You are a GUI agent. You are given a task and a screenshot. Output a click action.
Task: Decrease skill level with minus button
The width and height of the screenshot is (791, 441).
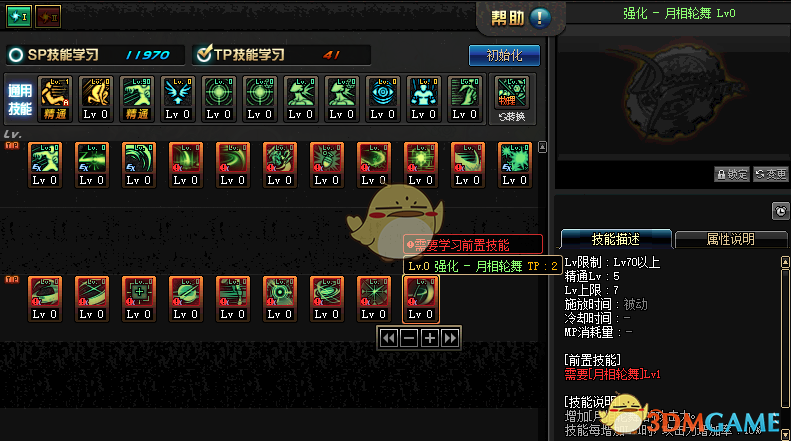coord(409,338)
